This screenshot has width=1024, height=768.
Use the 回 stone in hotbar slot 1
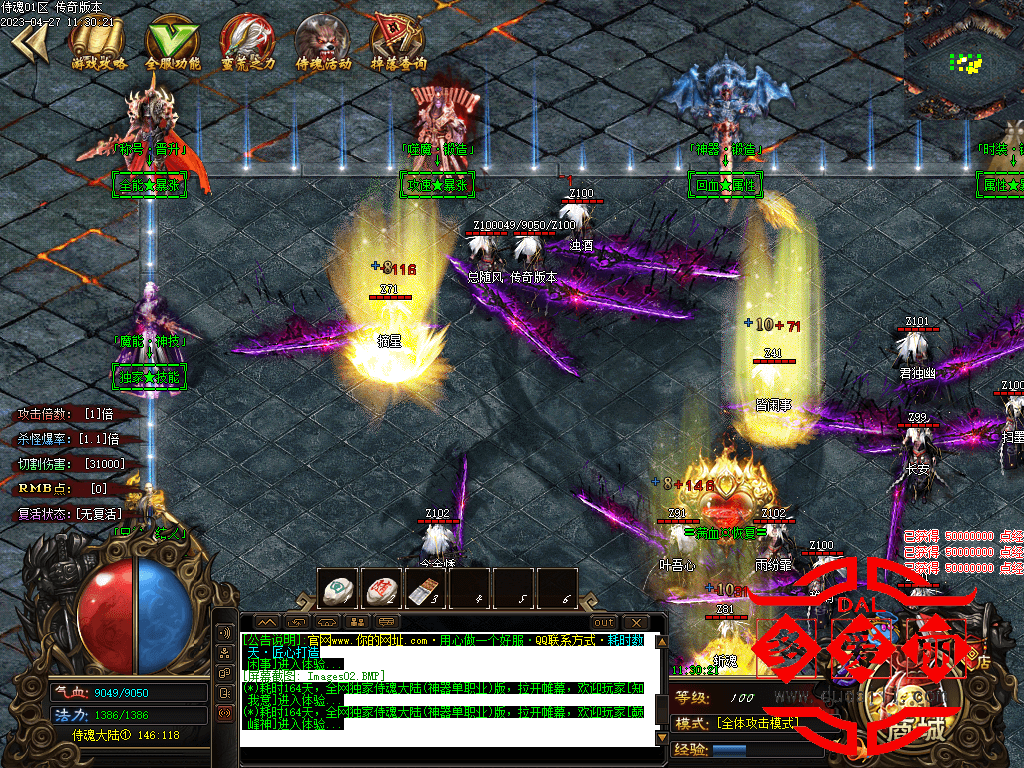pos(340,589)
